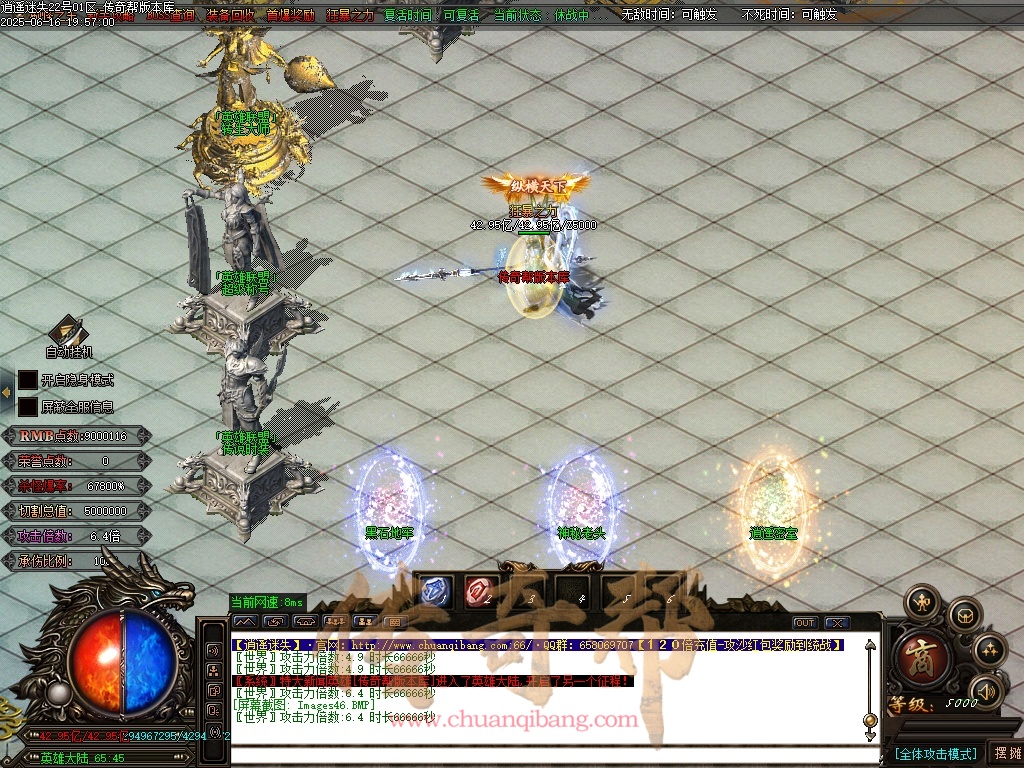Click the OUT button above chat
The width and height of the screenshot is (1024, 768).
[x=805, y=623]
